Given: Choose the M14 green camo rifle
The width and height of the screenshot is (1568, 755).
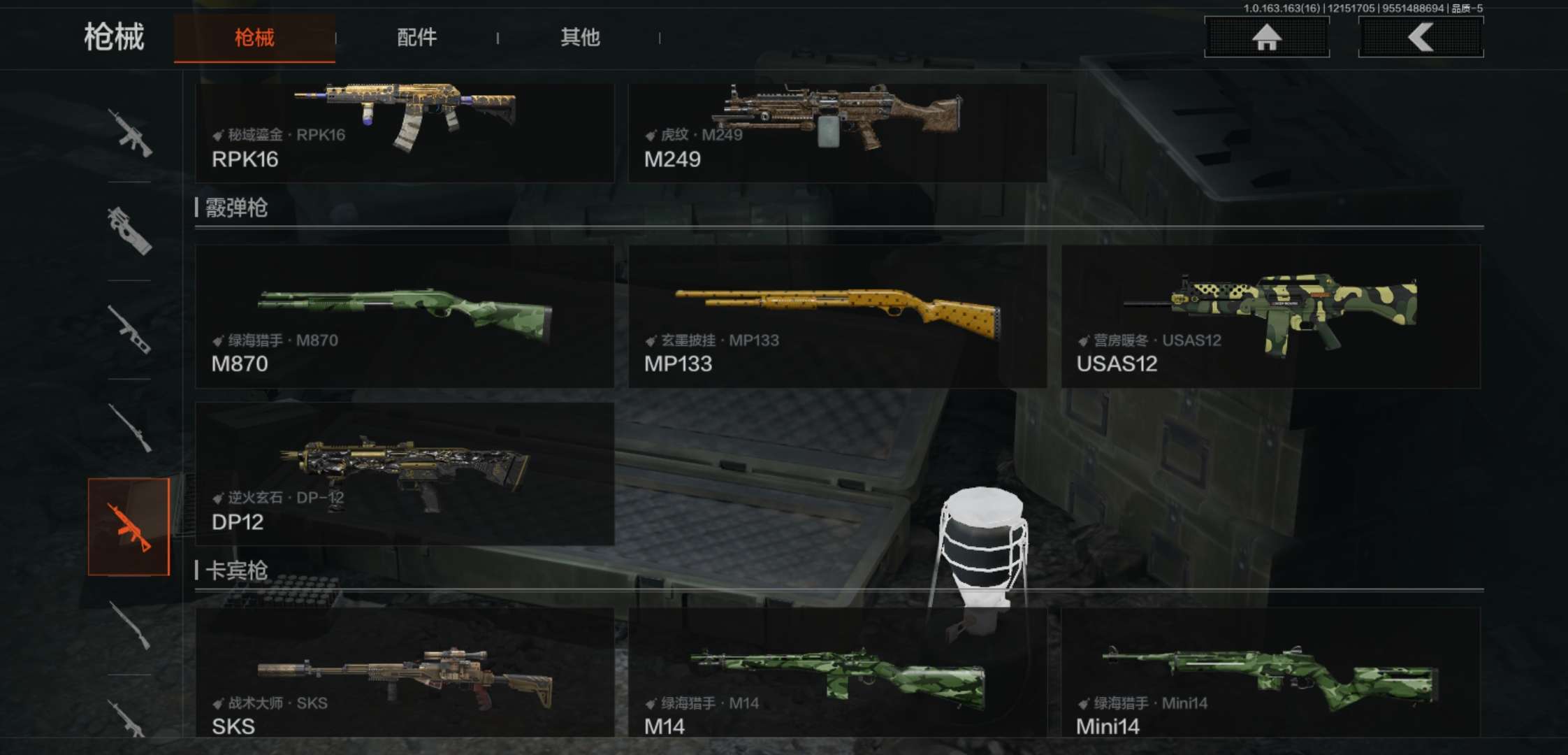Looking at the screenshot, I should pyautogui.click(x=837, y=673).
